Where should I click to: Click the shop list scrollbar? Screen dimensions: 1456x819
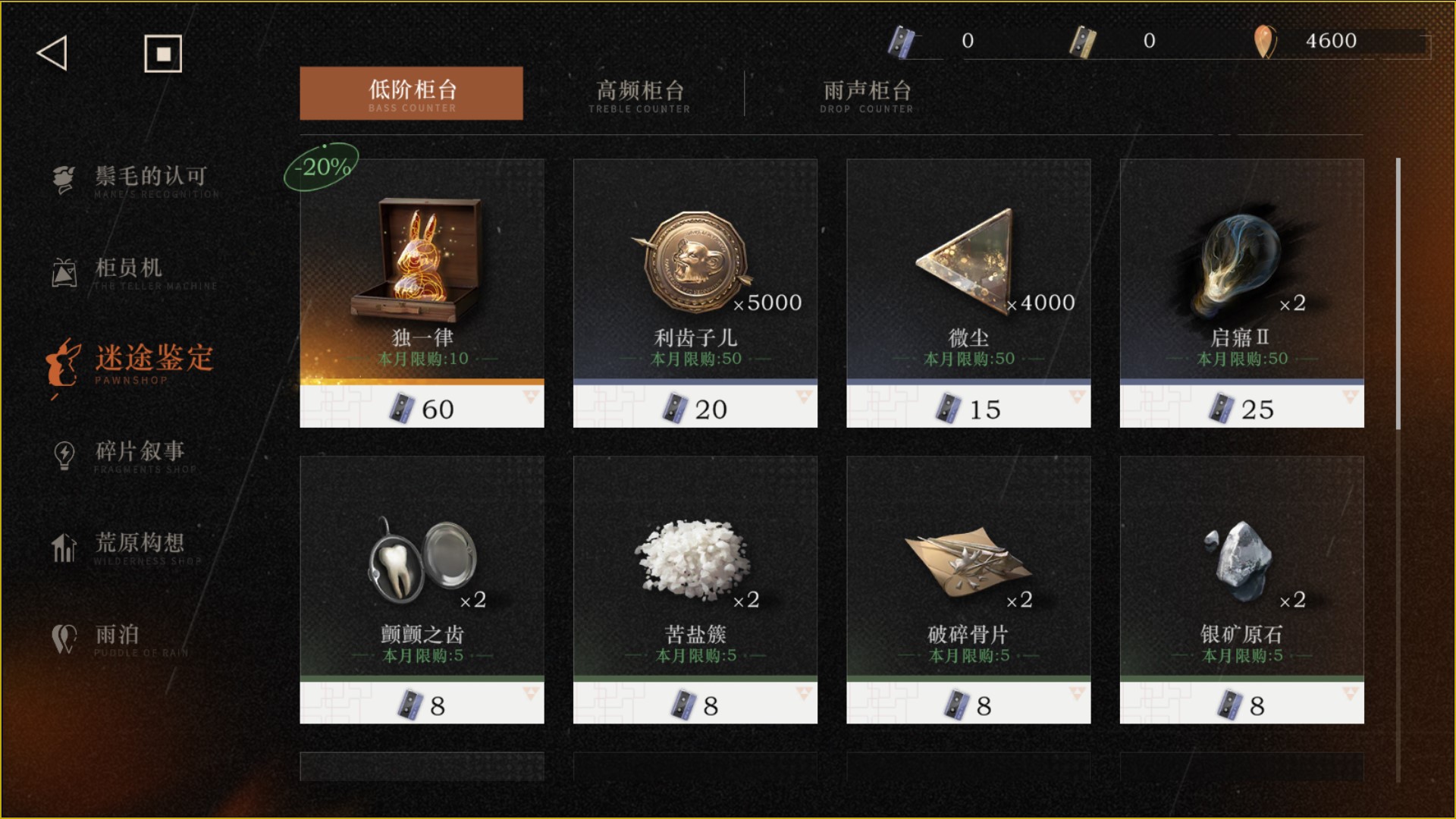pos(1398,294)
